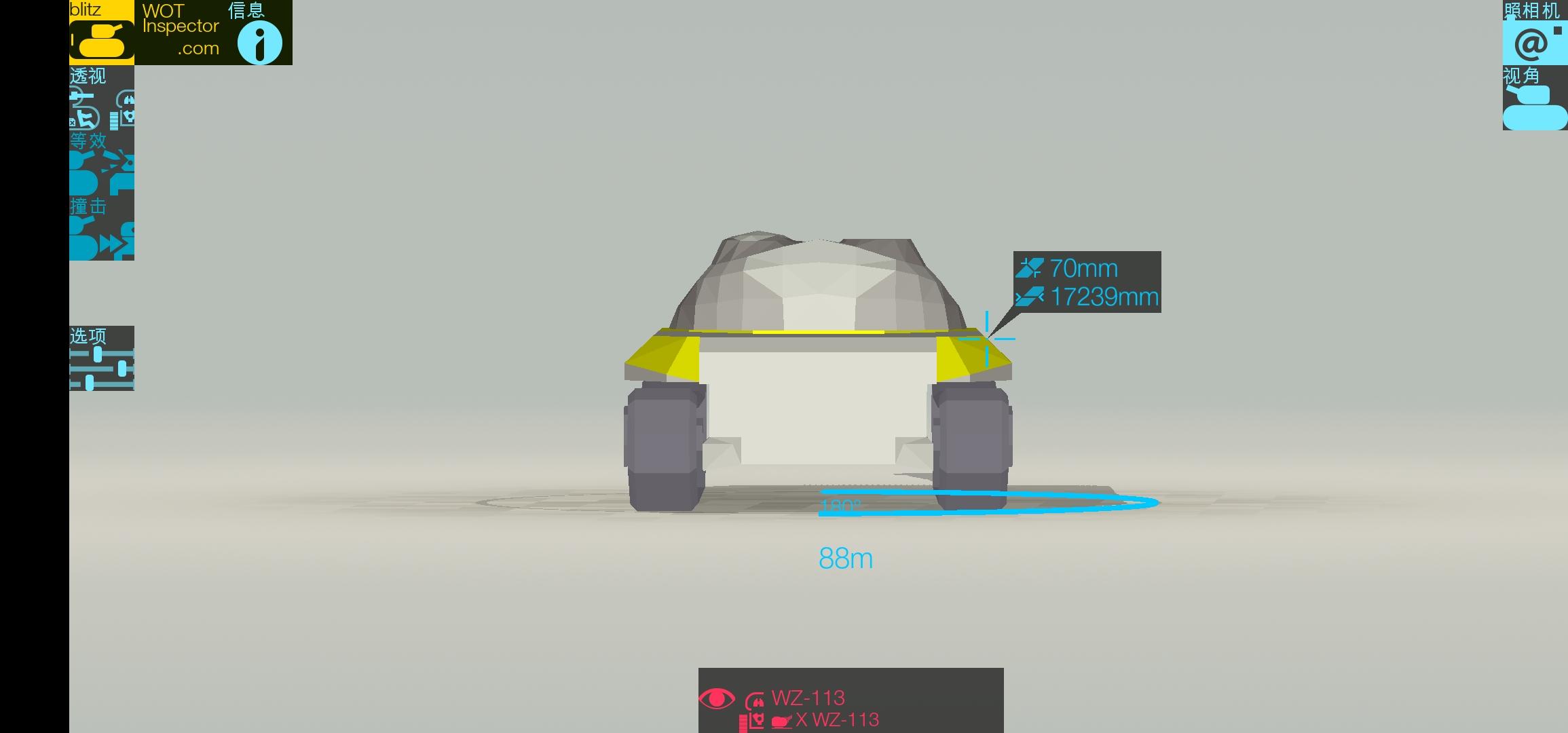
Task: Activate the camera 照相机 tool
Action: click(x=1535, y=42)
